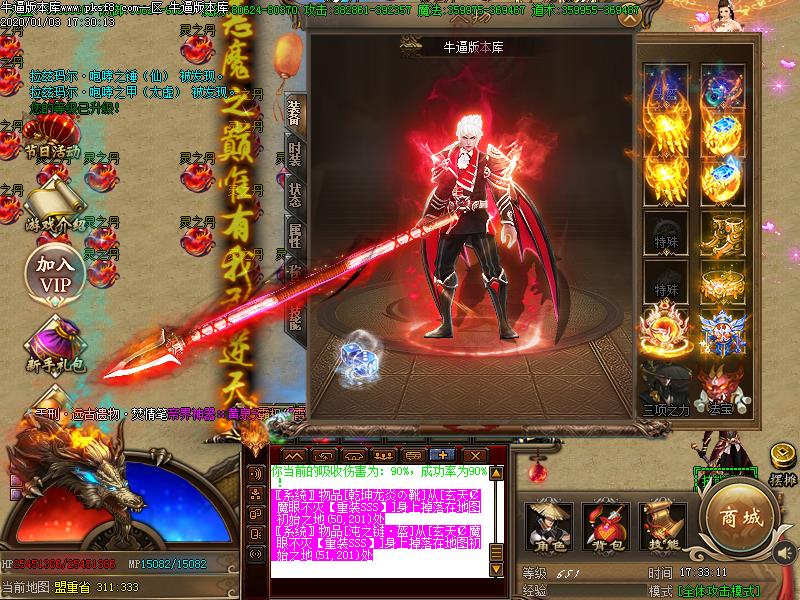Toggle the sound speaker icon
This screenshot has height=600, width=800.
coord(786,552)
